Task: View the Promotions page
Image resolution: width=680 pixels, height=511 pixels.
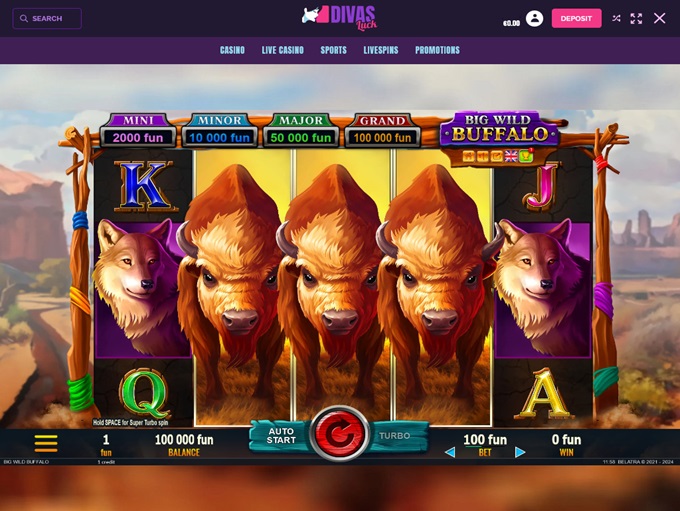Action: pyautogui.click(x=438, y=50)
